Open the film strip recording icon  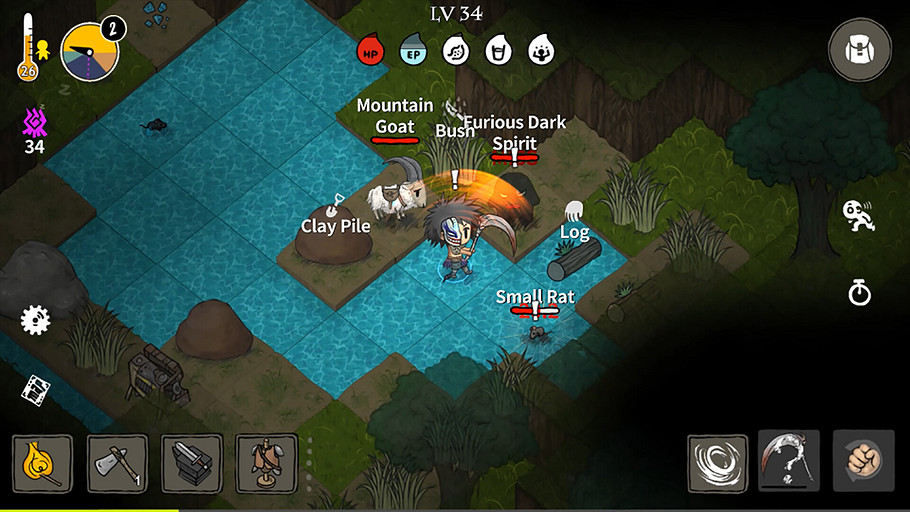(36, 390)
